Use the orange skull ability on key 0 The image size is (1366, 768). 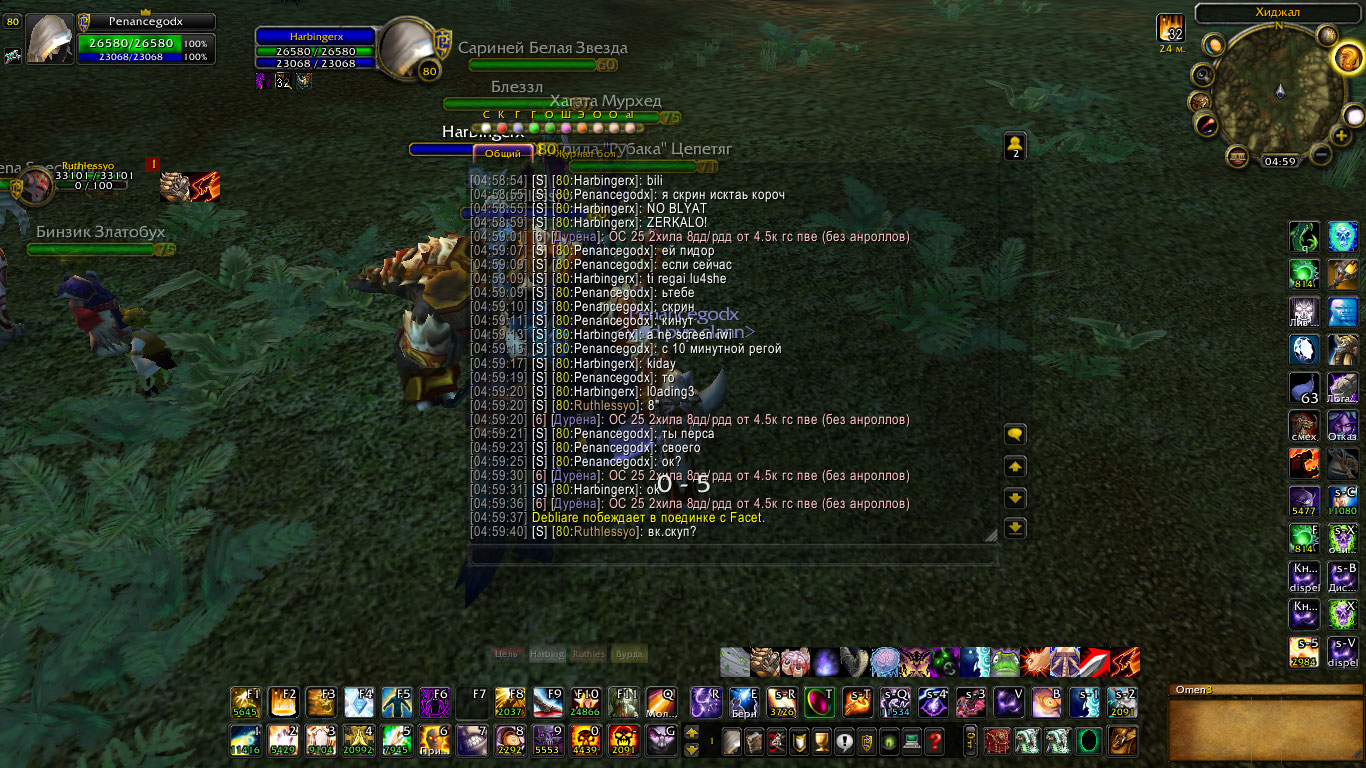(x=585, y=741)
